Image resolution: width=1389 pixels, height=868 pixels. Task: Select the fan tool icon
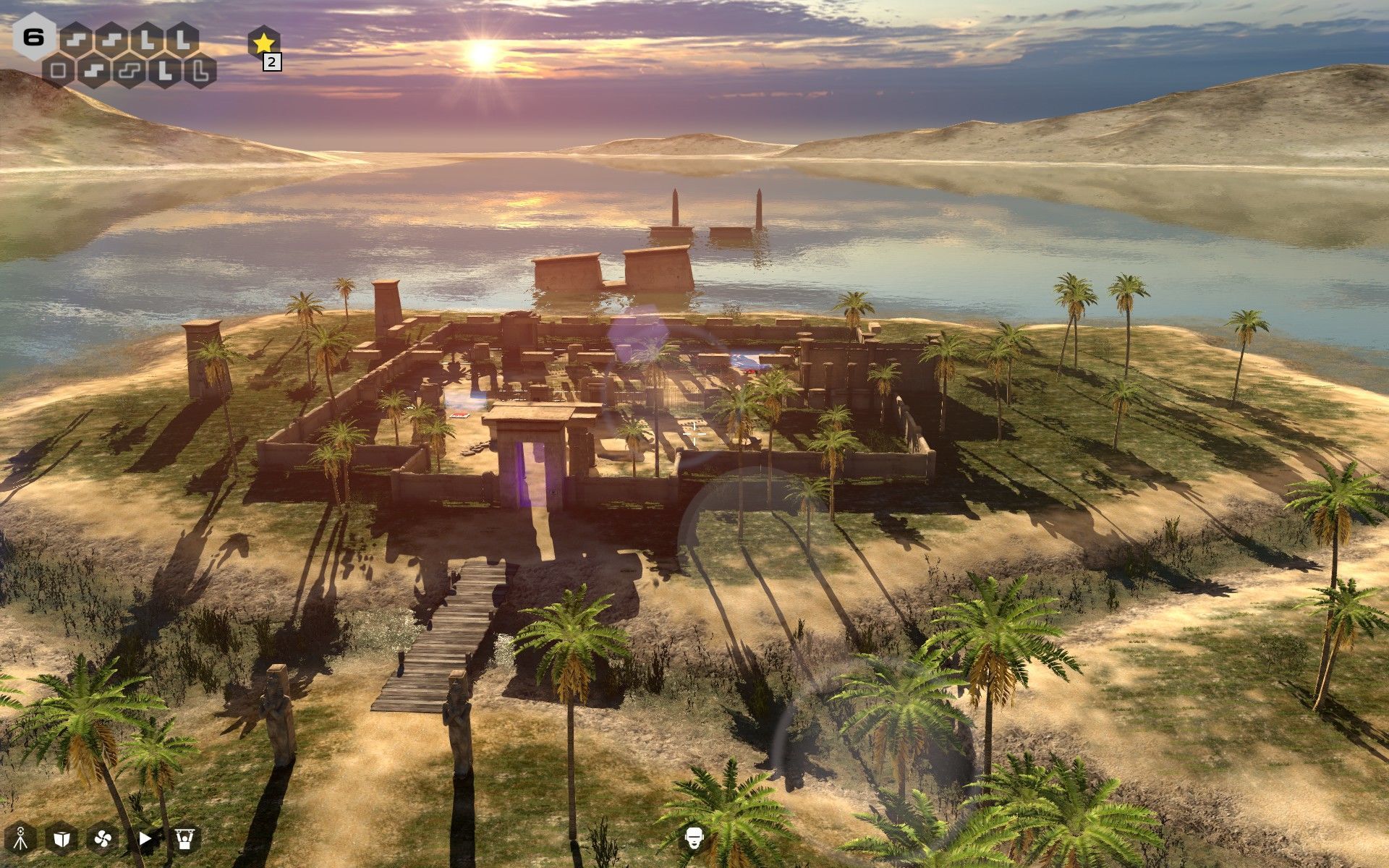[102, 838]
